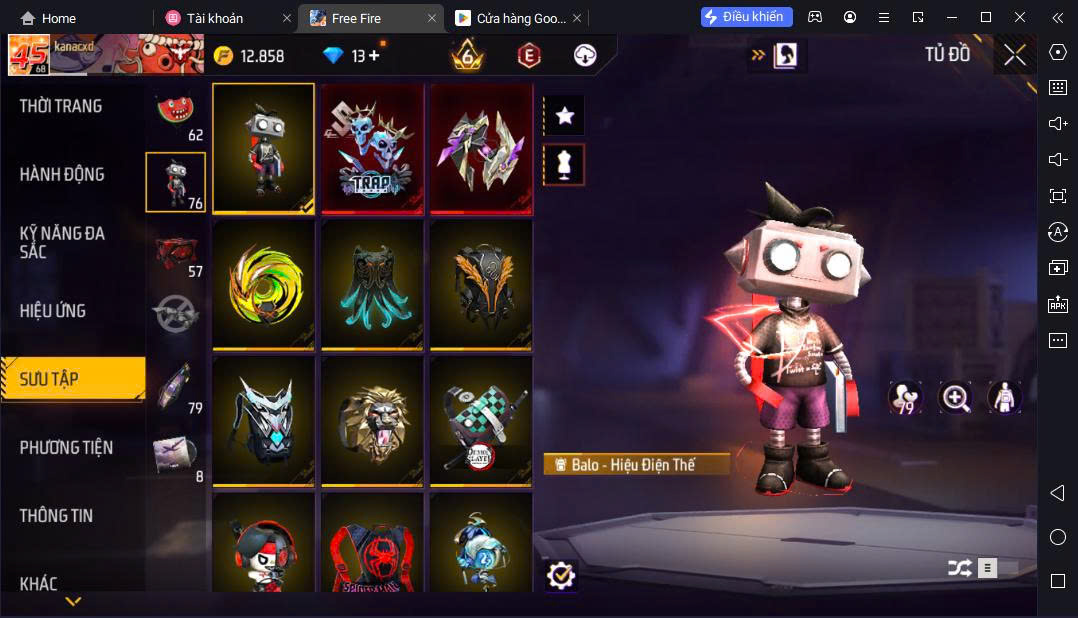Switch to the Hành Động tab
The image size is (1078, 618).
click(x=62, y=174)
